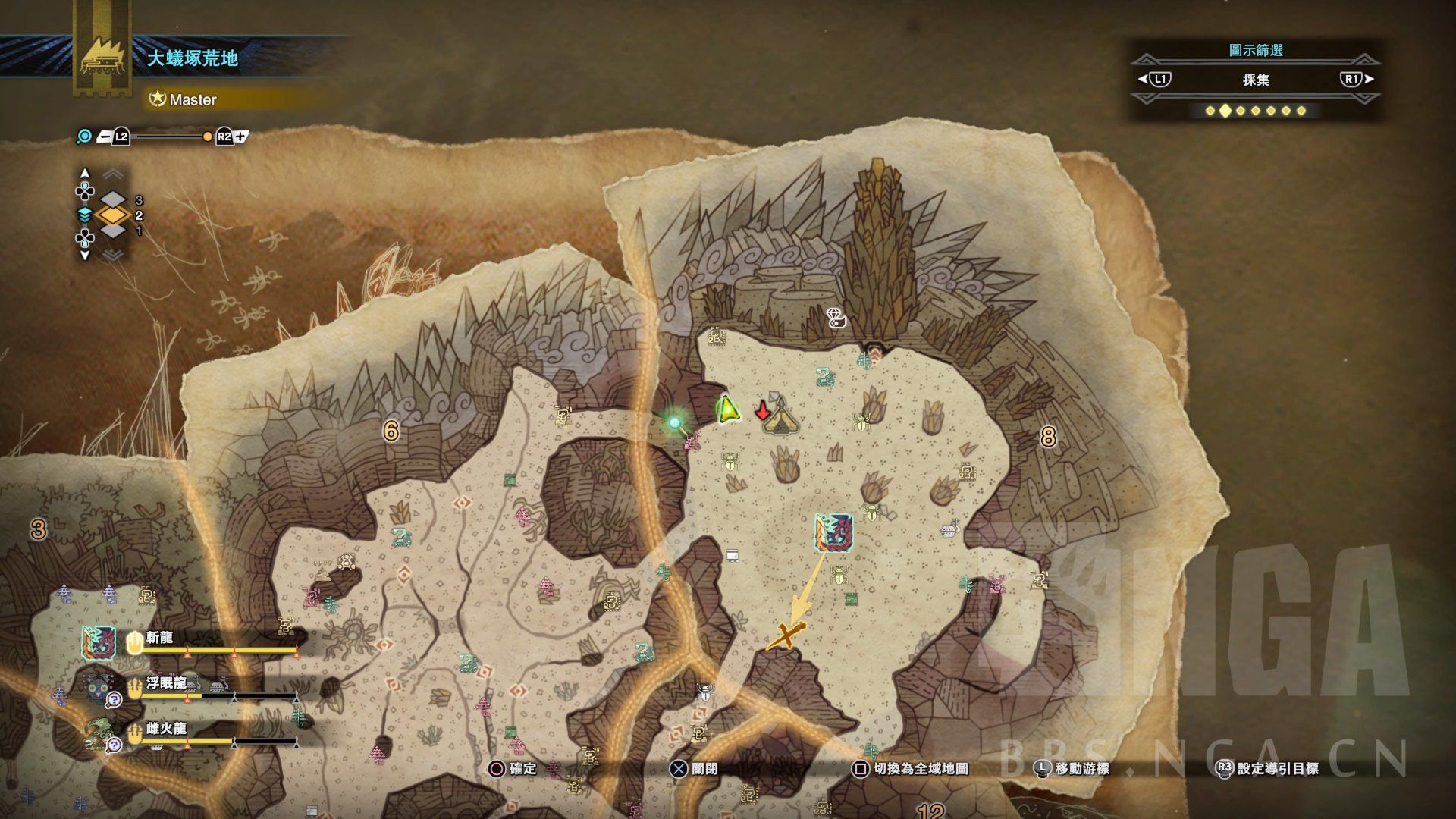Select the area 8 number marker
This screenshot has height=819, width=1456.
coord(1048,436)
